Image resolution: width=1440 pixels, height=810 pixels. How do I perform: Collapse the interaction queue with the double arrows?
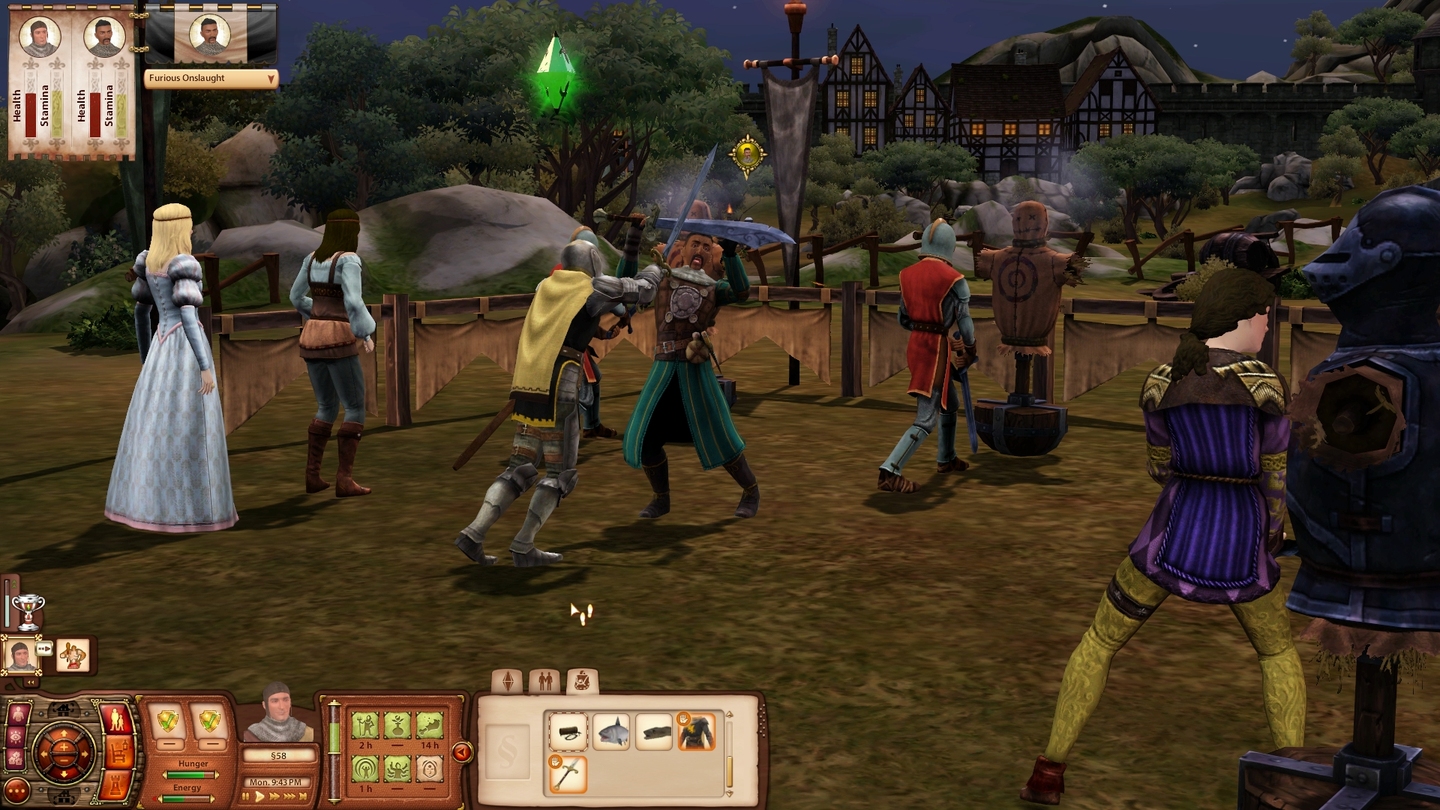[x=30, y=681]
